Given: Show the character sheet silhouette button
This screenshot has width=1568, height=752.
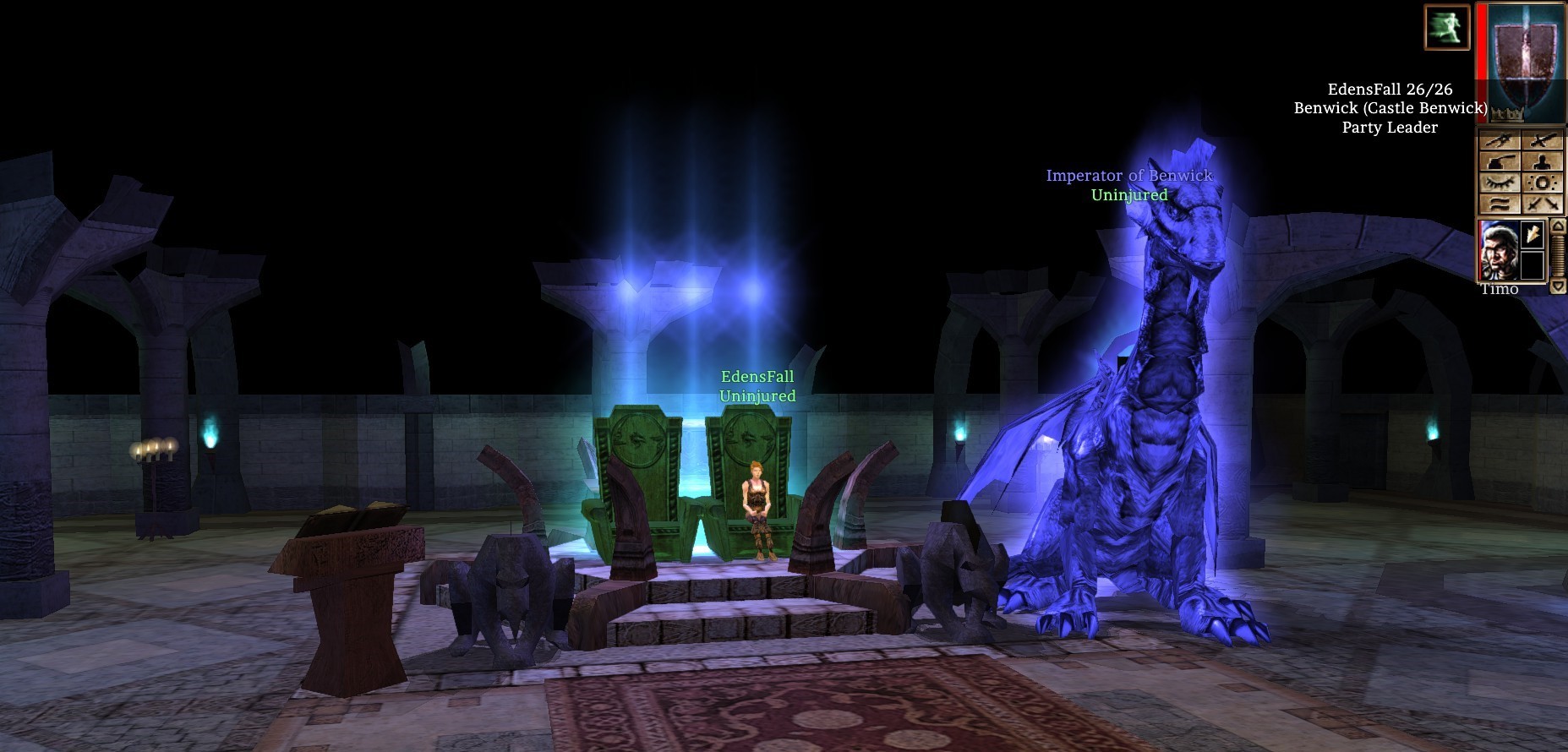Looking at the screenshot, I should coord(1543,161).
